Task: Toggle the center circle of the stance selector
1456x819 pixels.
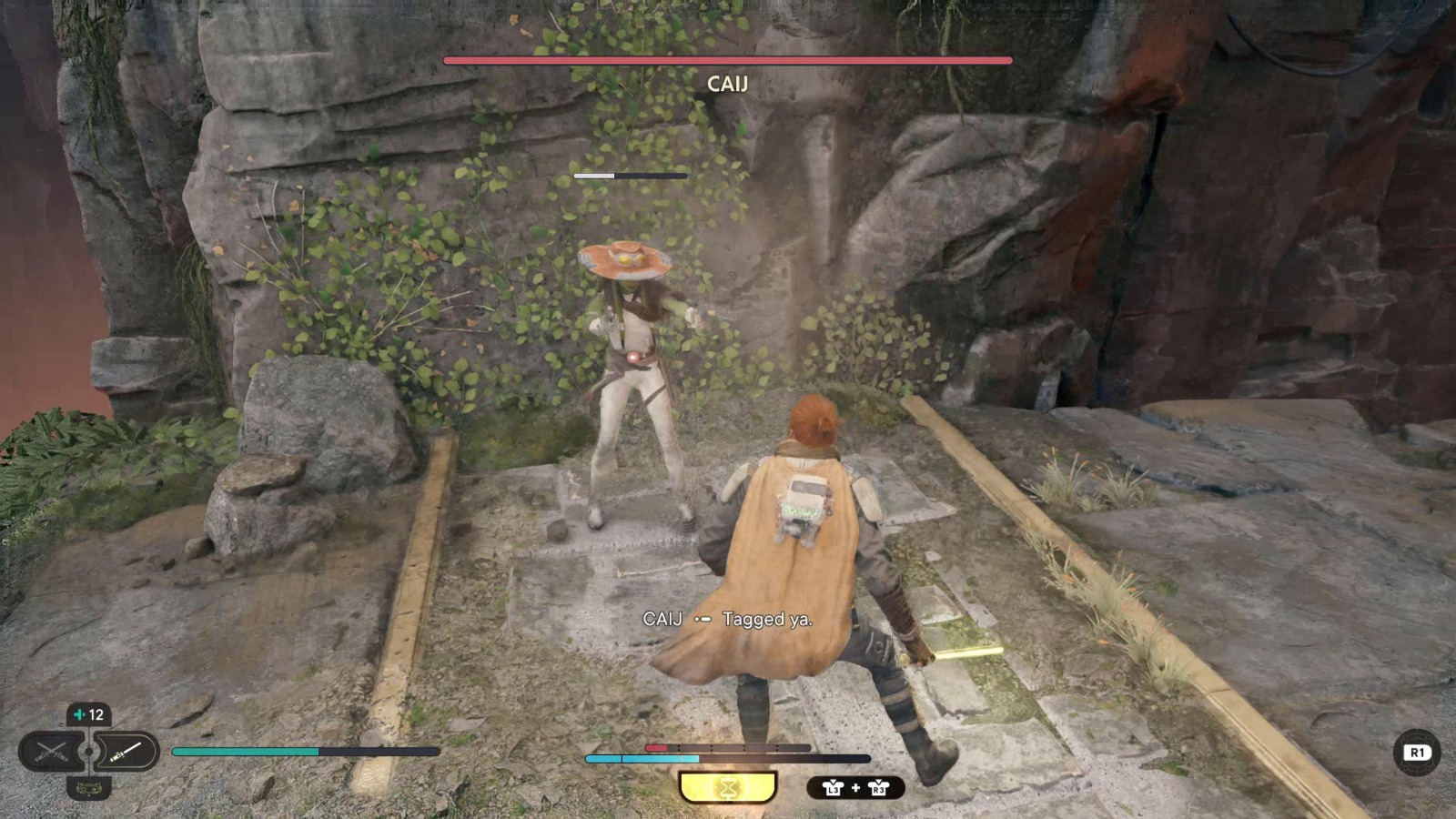Action: (x=89, y=752)
